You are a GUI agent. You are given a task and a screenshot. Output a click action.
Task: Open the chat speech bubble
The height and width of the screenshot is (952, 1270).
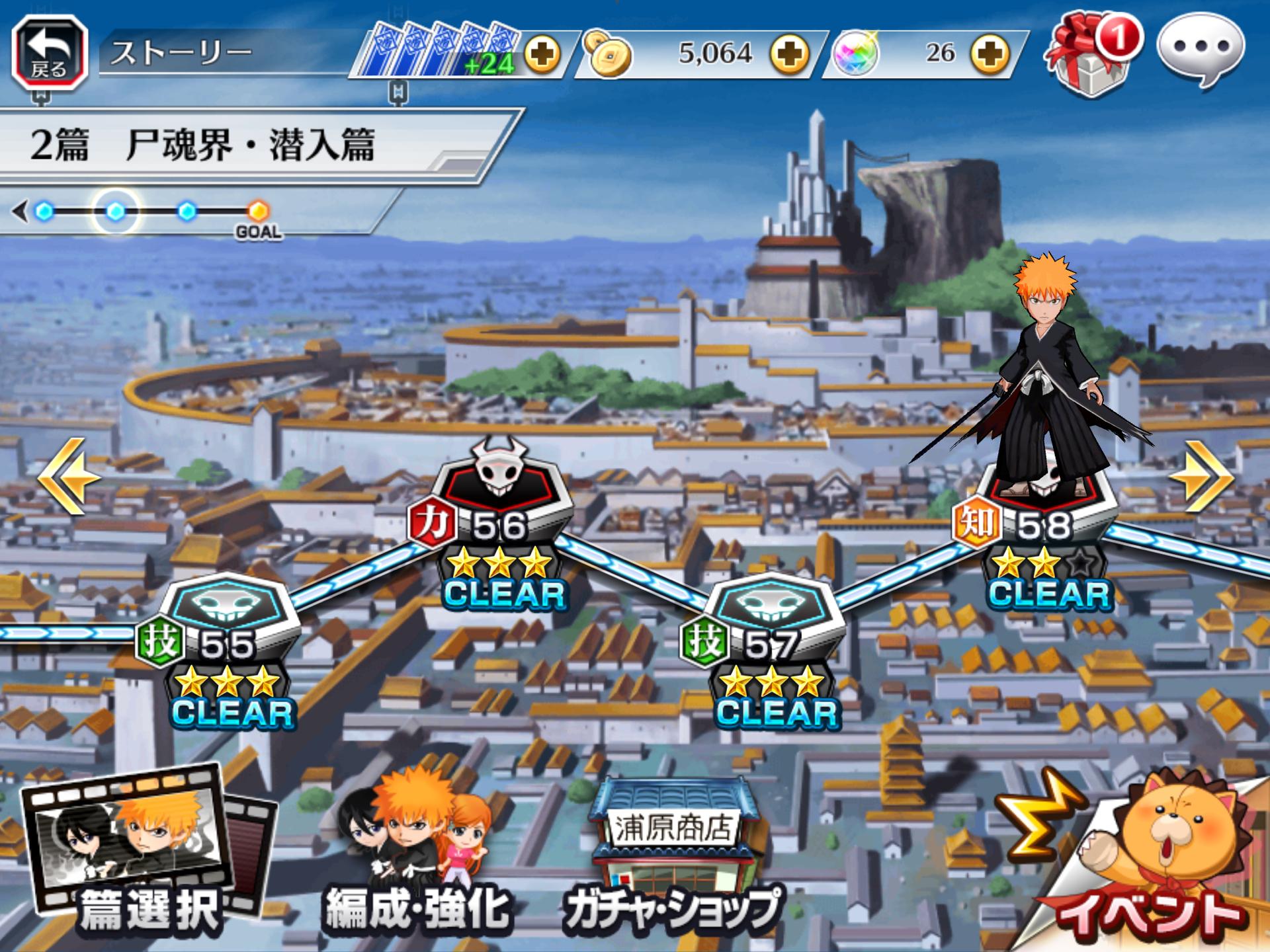(1200, 50)
